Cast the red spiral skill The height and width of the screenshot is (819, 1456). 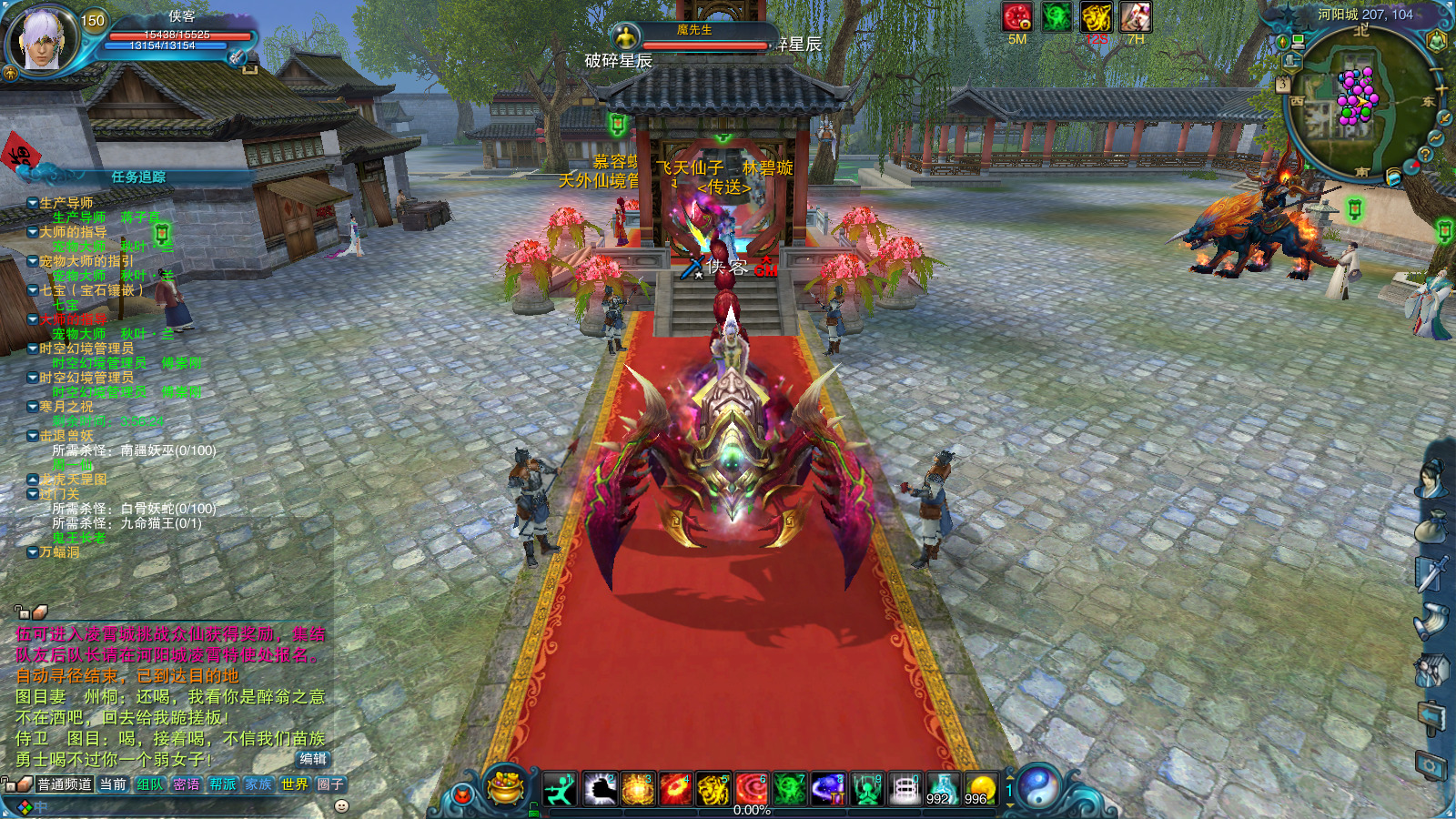tap(752, 788)
